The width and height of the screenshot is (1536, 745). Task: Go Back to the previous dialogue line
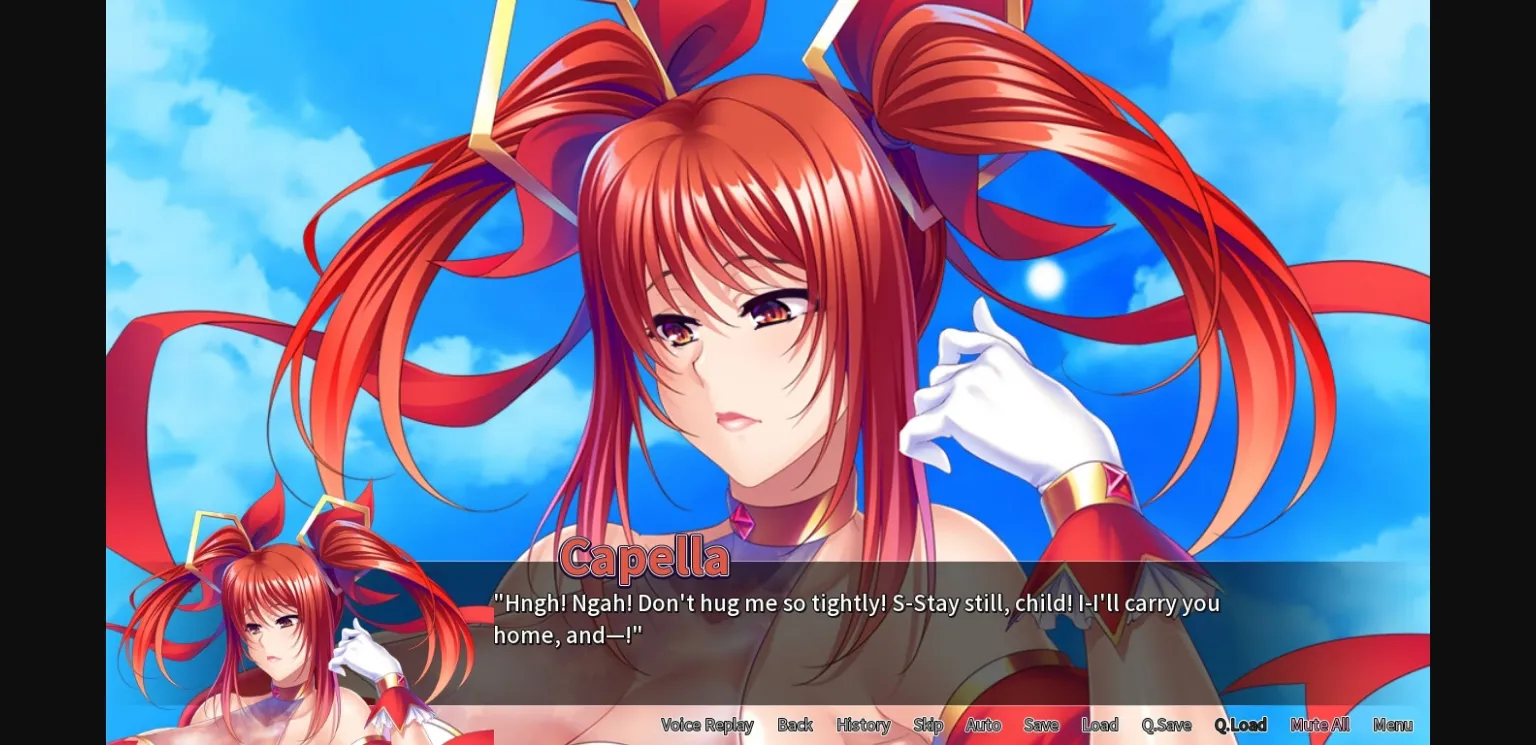pyautogui.click(x=795, y=724)
